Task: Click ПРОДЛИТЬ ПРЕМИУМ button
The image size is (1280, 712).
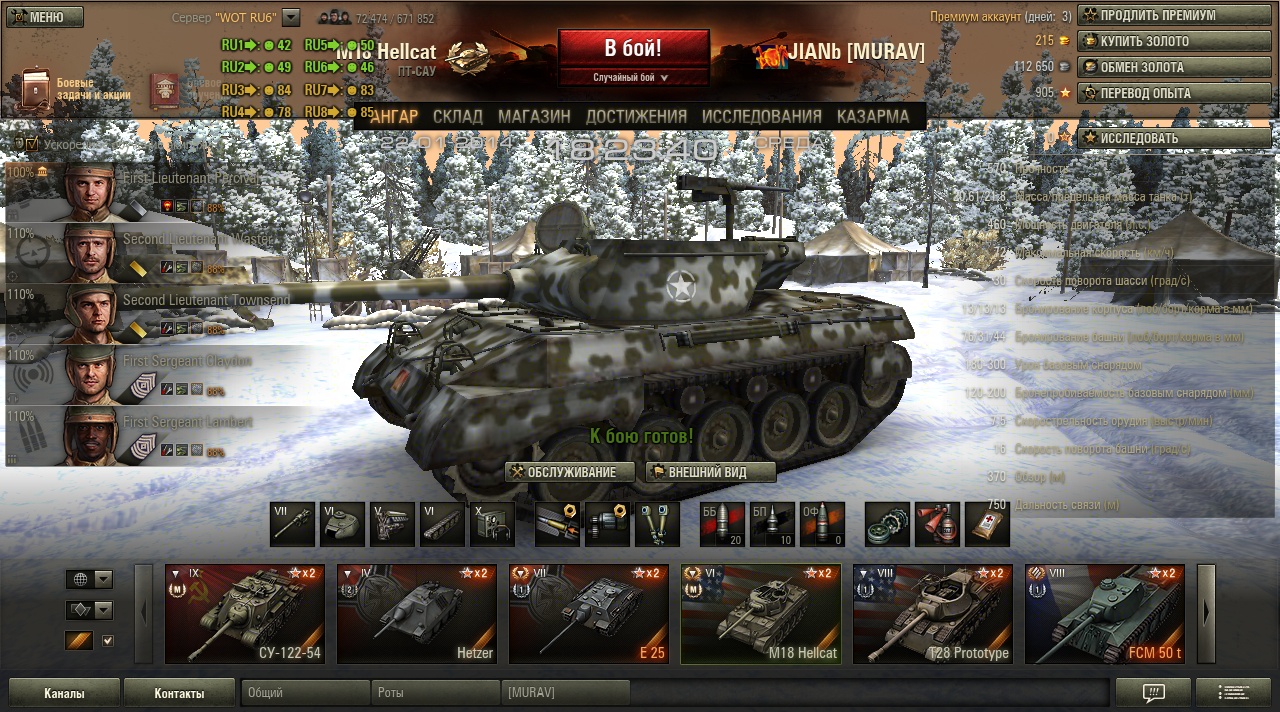Action: click(x=1174, y=15)
